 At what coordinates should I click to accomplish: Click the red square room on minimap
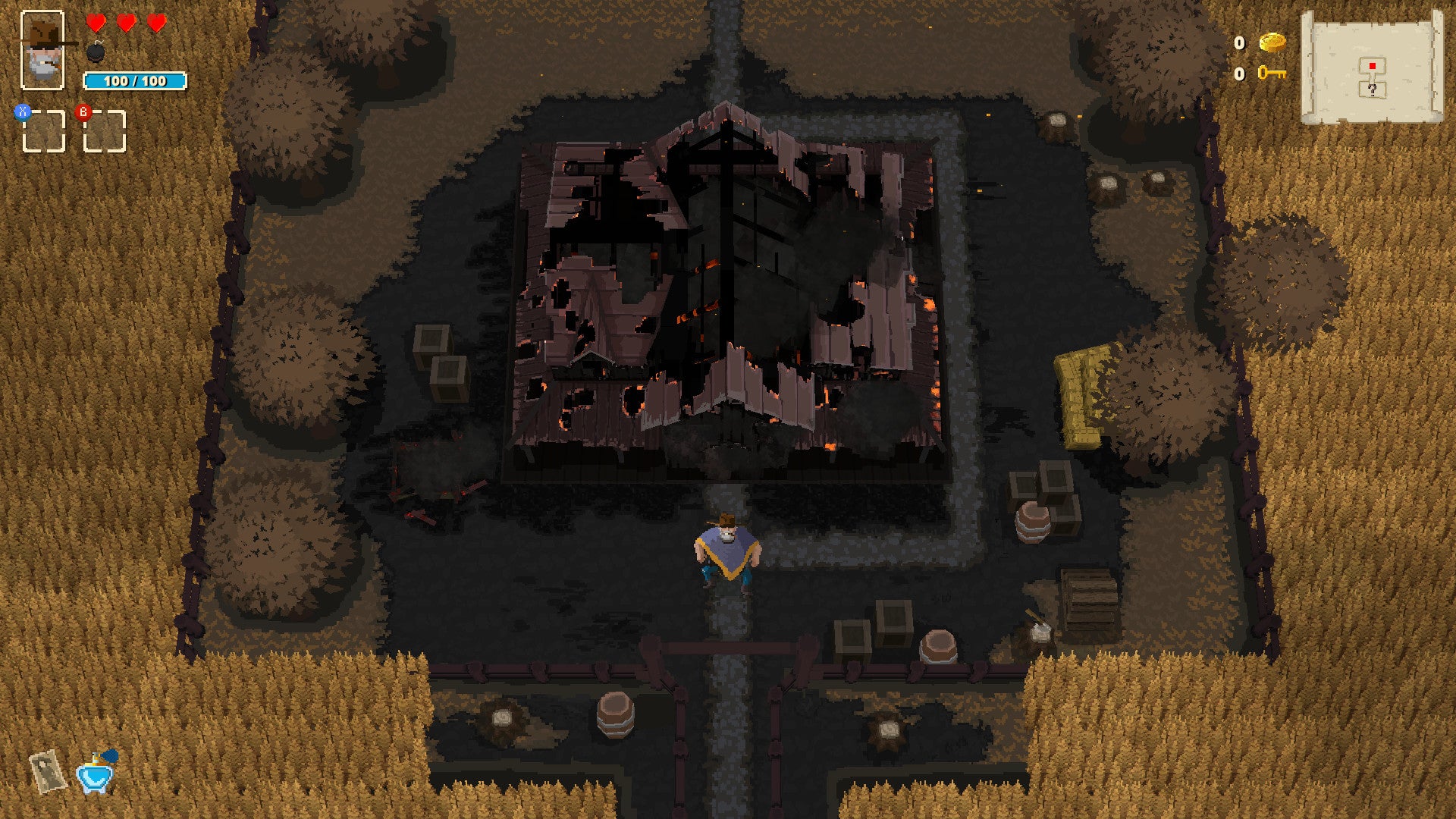pyautogui.click(x=1373, y=65)
